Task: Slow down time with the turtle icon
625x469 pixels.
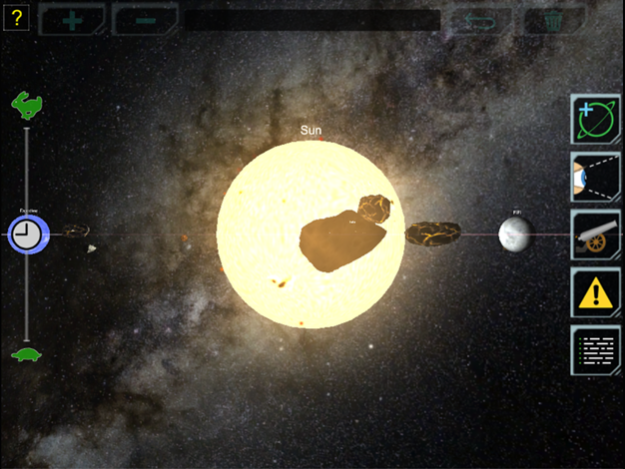Action: (x=27, y=353)
